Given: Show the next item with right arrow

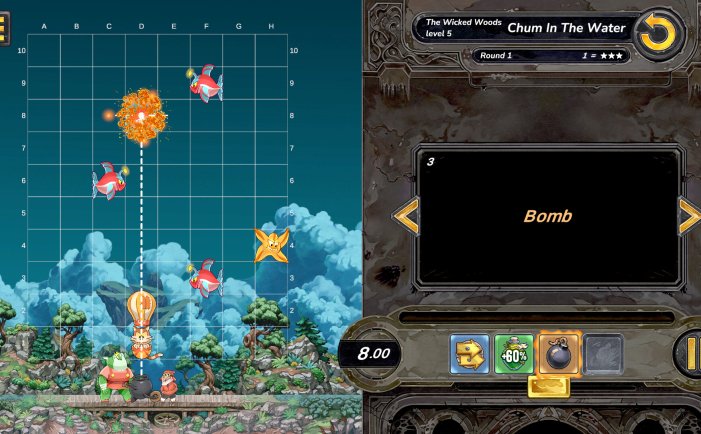Looking at the screenshot, I should tap(689, 216).
